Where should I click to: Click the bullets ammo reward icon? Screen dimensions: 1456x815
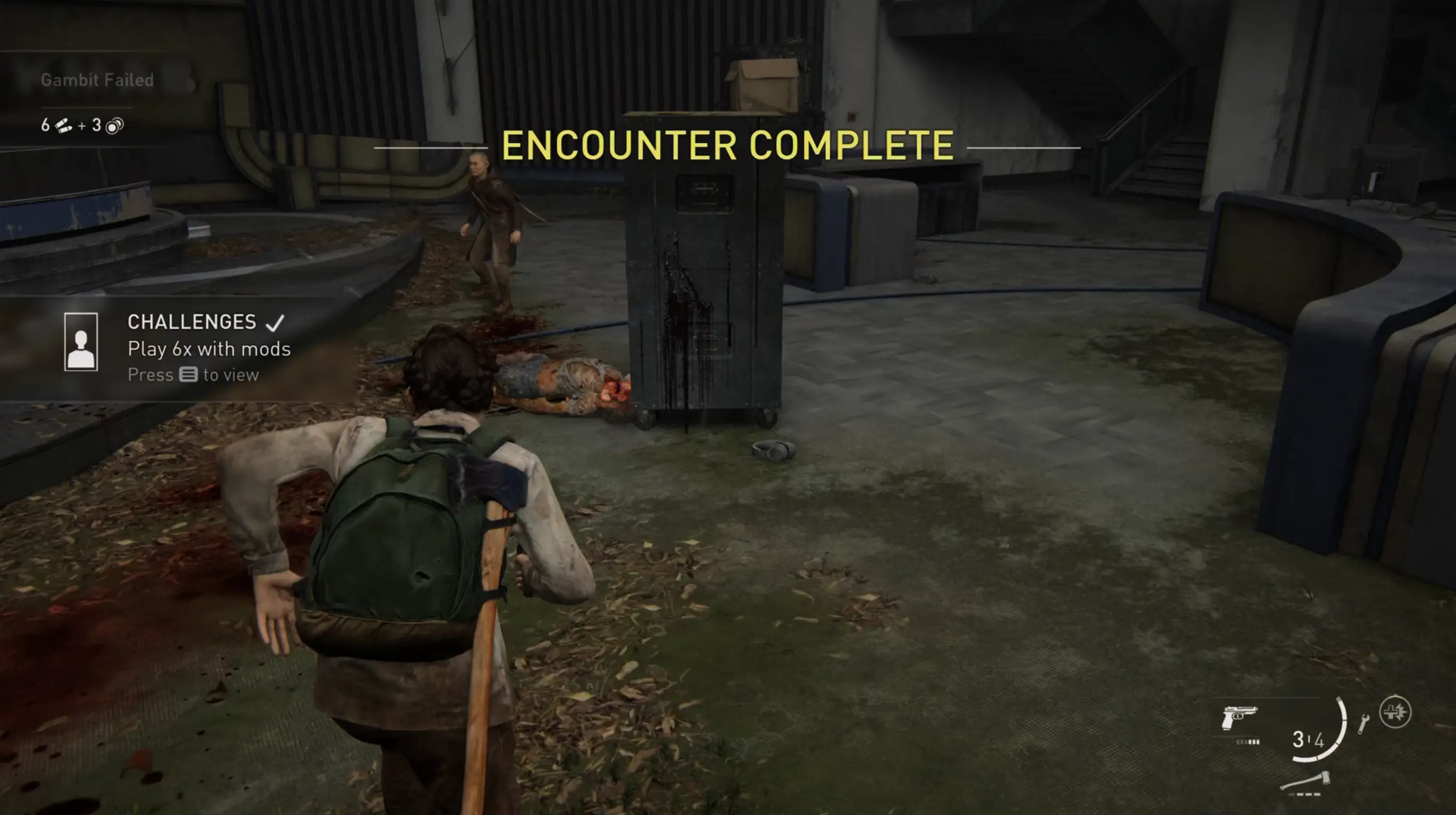(x=62, y=125)
